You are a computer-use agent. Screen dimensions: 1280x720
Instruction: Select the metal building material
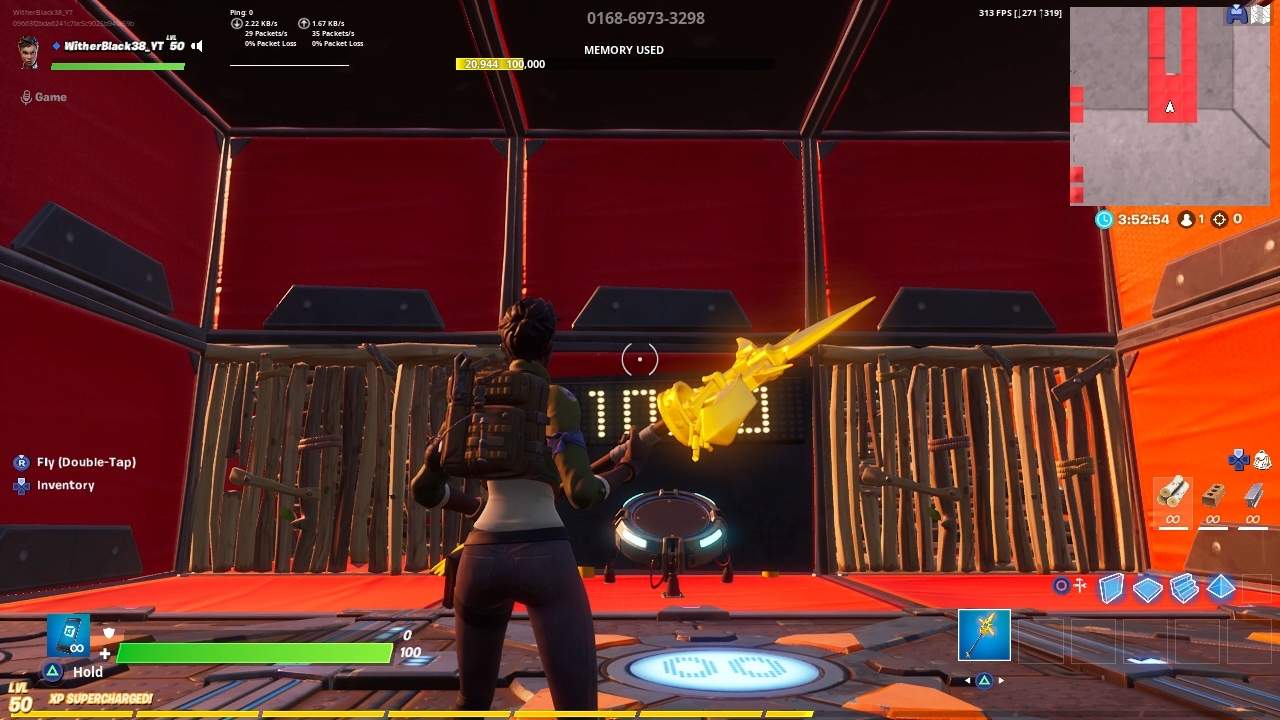[1252, 494]
